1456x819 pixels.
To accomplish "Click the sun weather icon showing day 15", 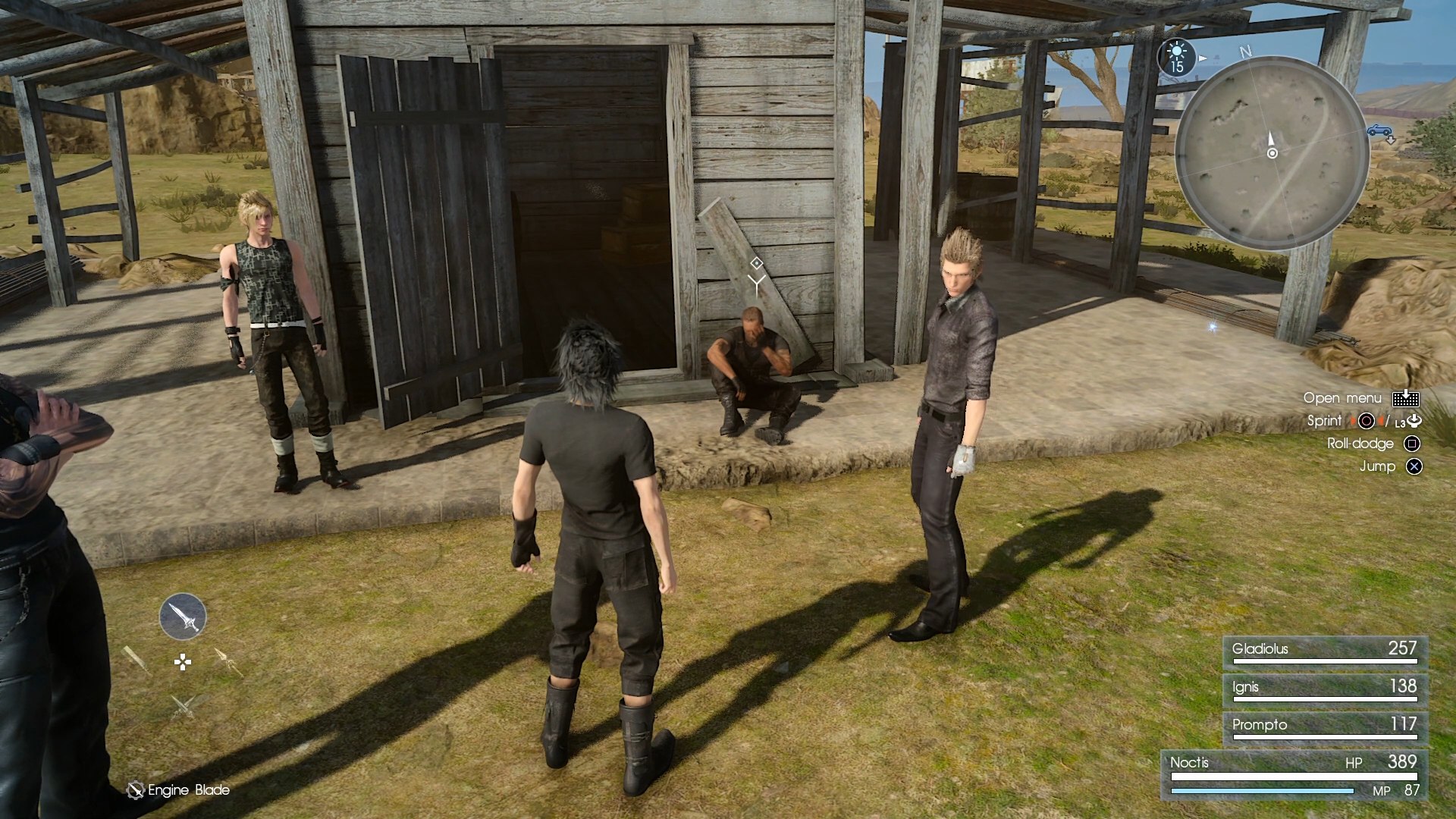I will (x=1177, y=57).
